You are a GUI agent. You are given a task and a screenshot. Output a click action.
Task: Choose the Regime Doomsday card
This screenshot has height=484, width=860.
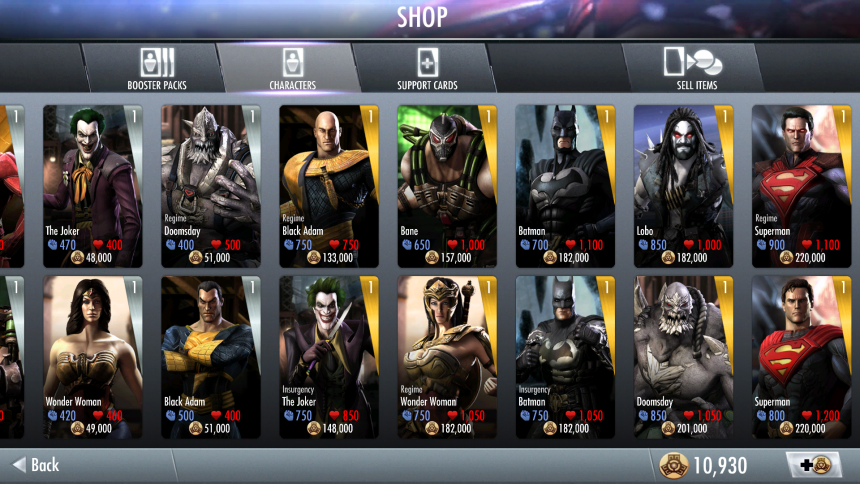click(211, 185)
